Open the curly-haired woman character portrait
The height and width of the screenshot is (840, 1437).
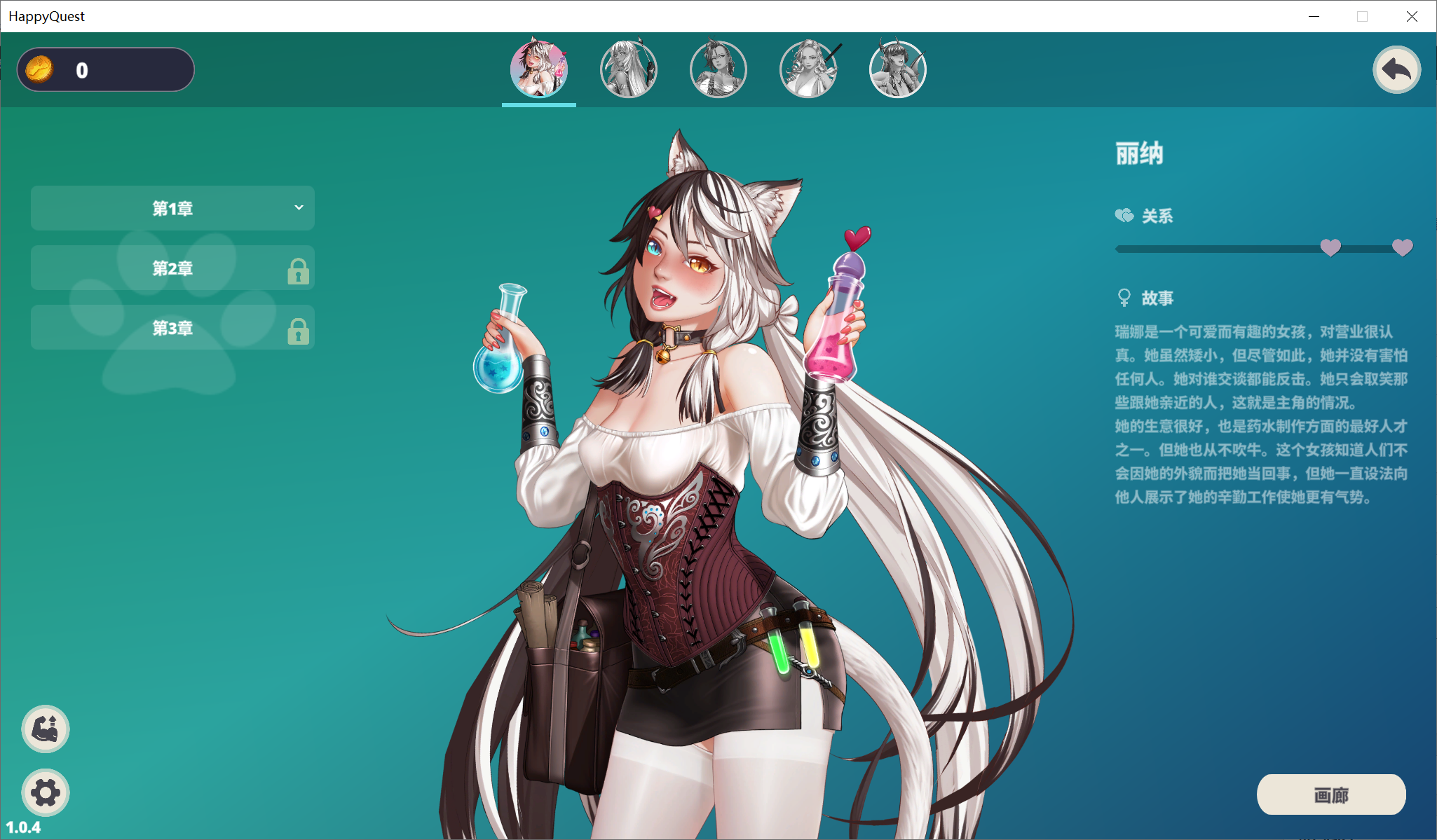point(808,69)
